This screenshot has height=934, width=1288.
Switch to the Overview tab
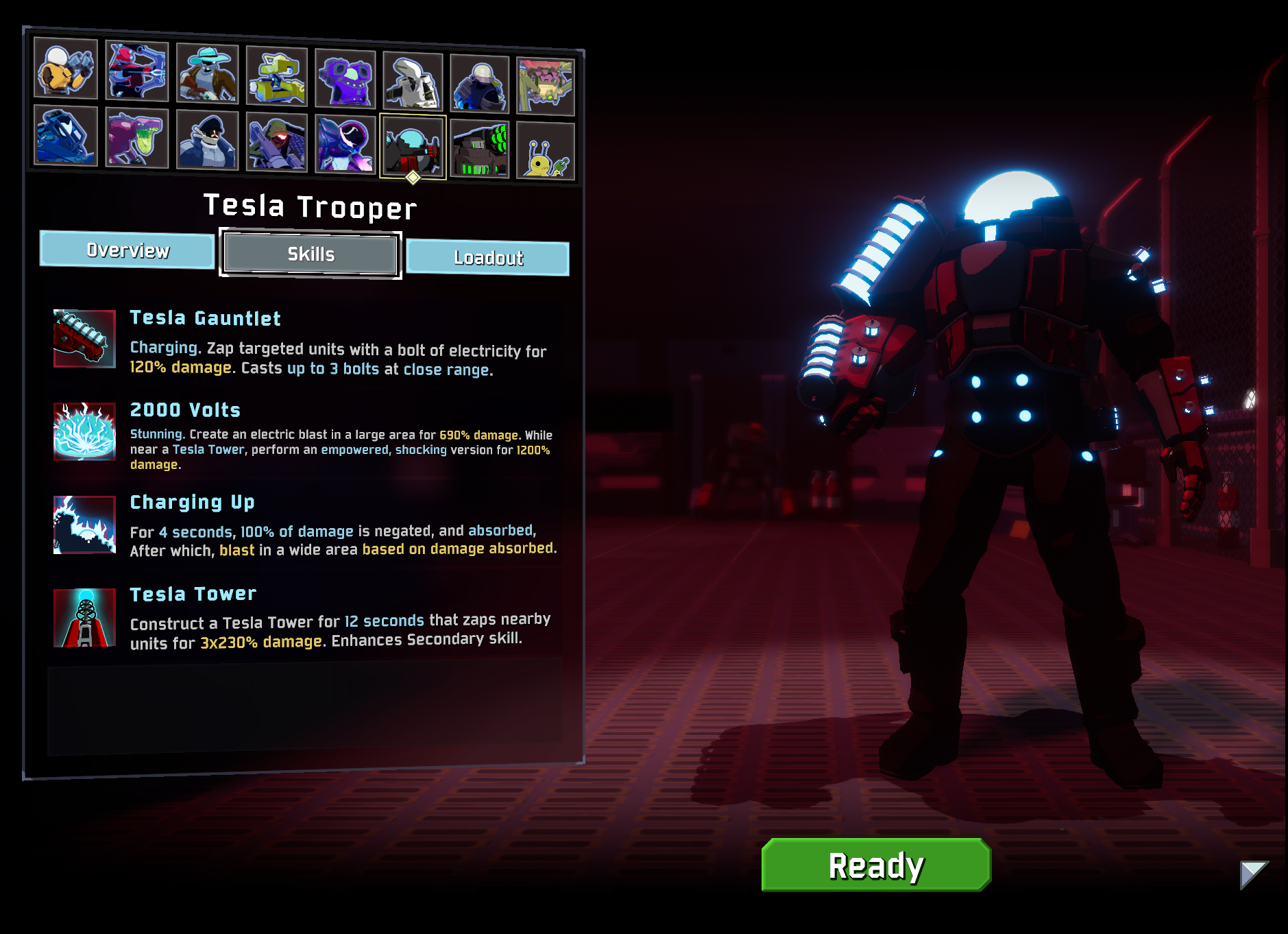click(127, 250)
